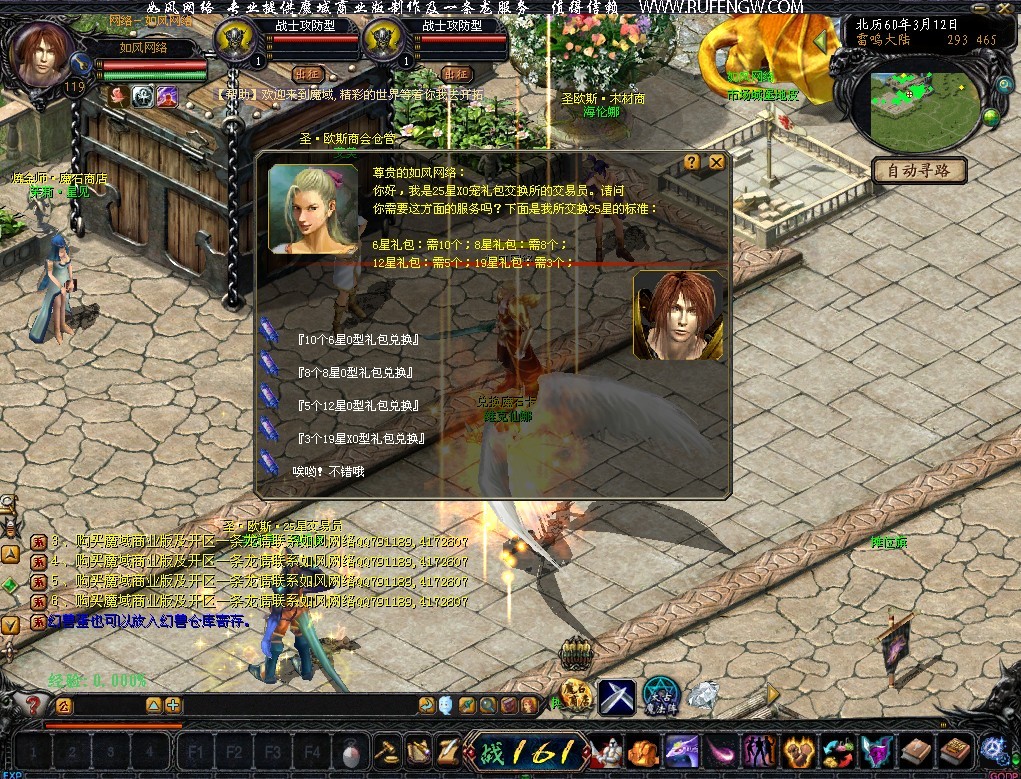Activate the crossed swords skill icon

(x=617, y=697)
